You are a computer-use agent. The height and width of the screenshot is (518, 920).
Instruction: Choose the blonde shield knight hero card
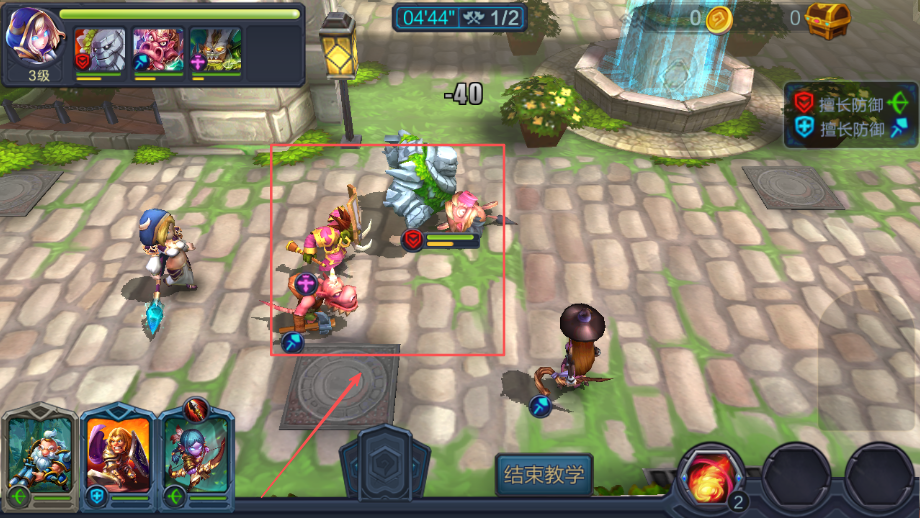[119, 453]
